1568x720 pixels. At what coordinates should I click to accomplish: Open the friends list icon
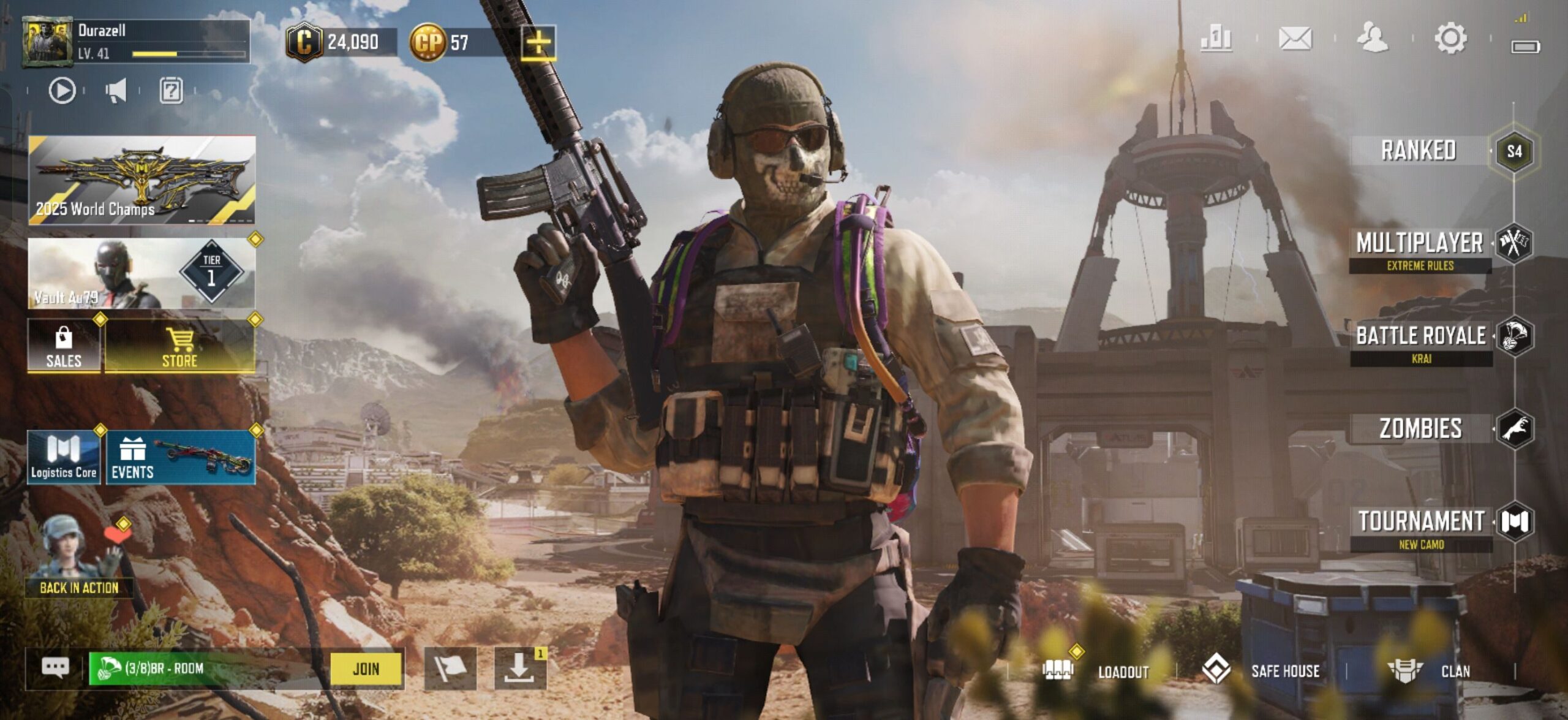click(1373, 39)
